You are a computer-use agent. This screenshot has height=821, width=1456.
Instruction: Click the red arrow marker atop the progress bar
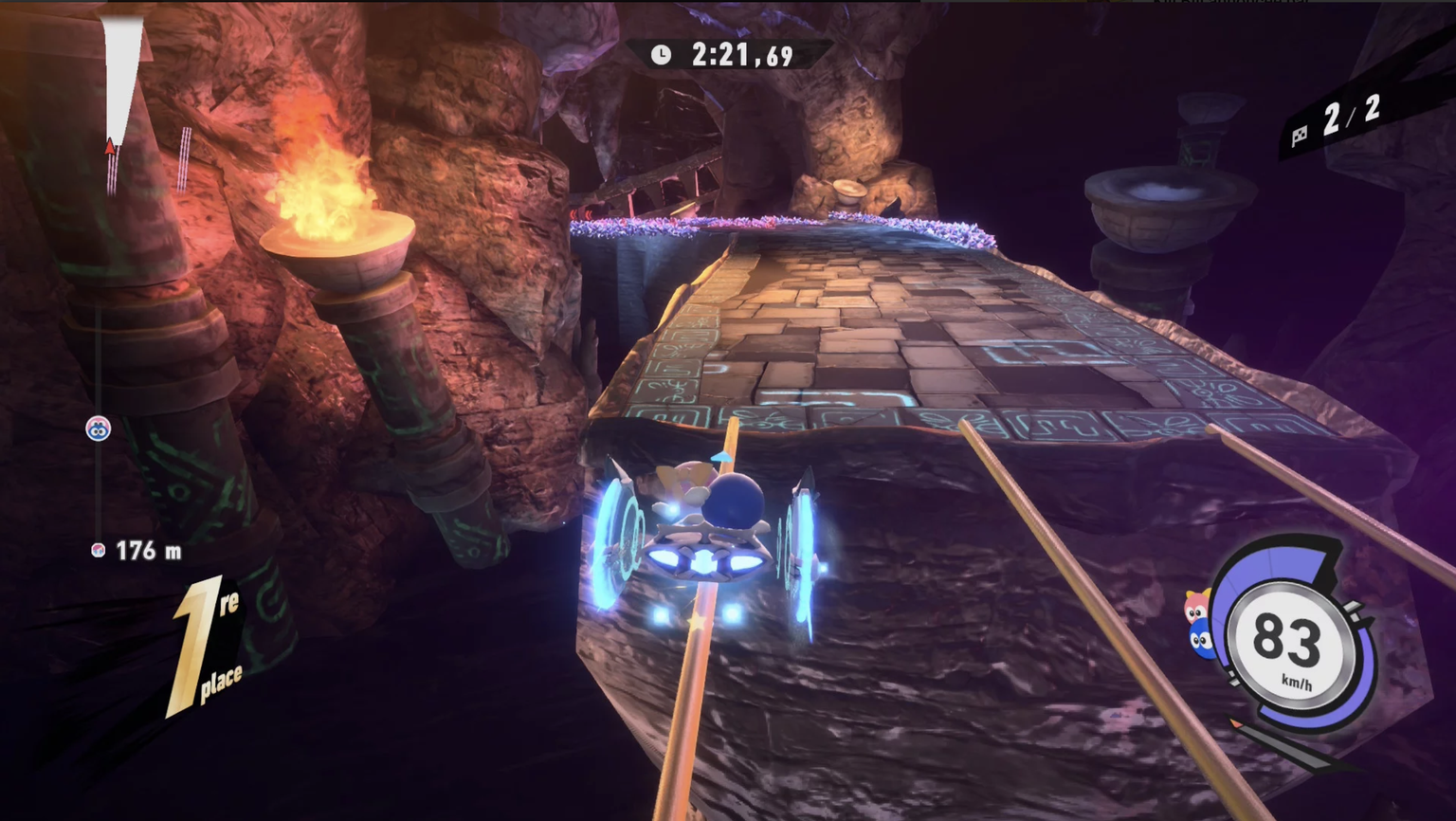[x=109, y=149]
